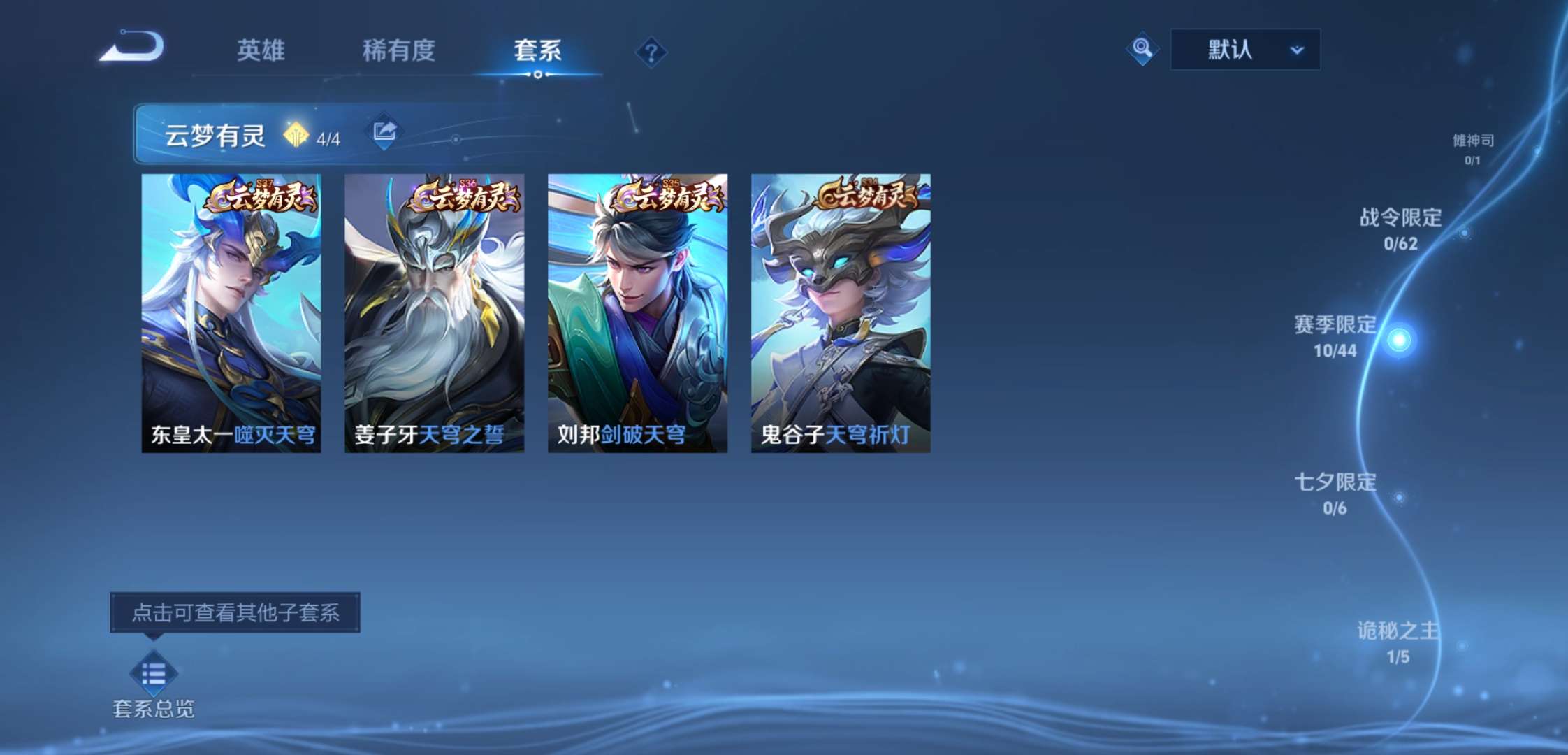Click the search magnifier icon
This screenshot has height=755, width=1568.
(x=1142, y=49)
